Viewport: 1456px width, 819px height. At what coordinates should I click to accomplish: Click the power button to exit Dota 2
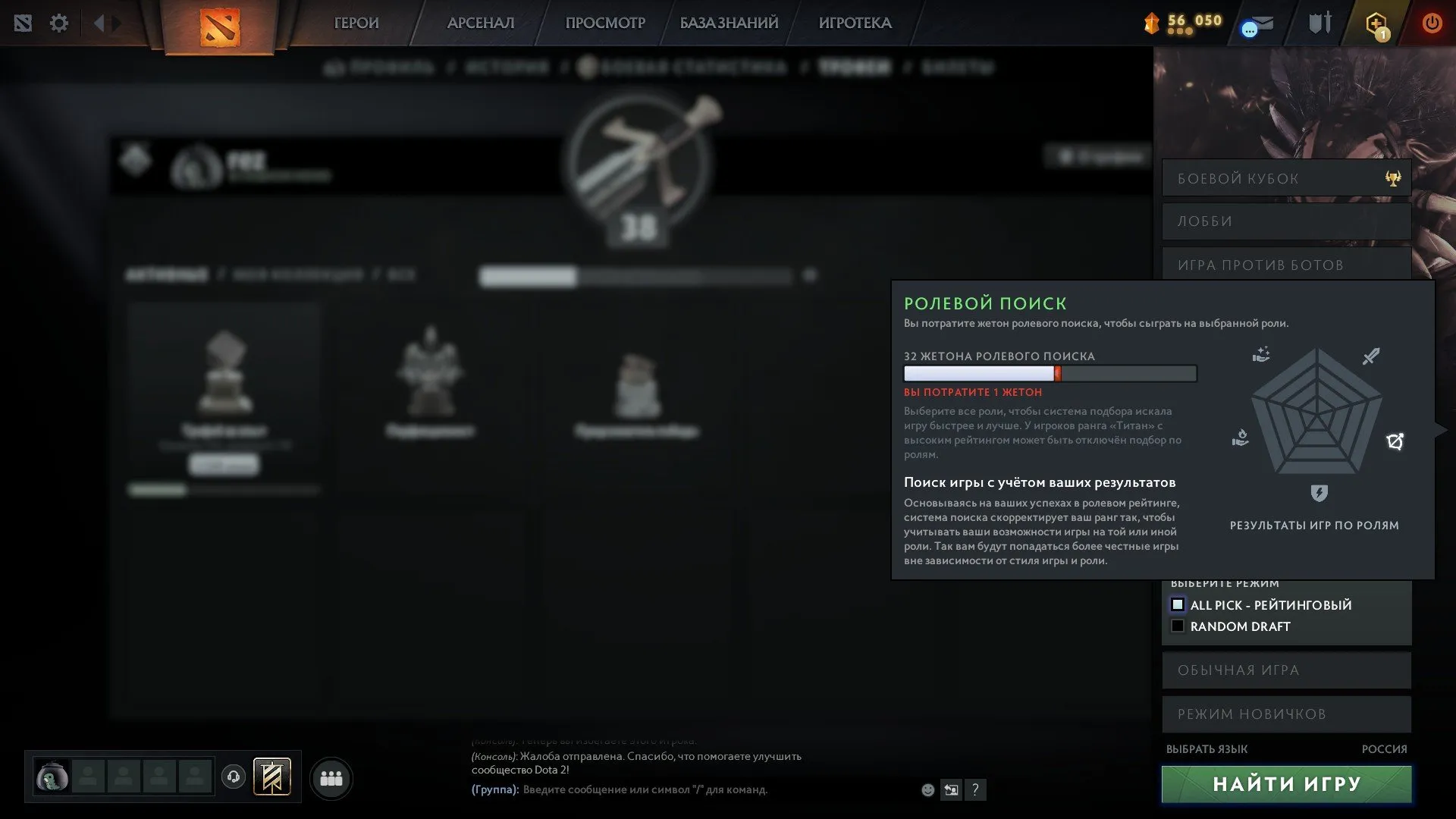coord(1432,24)
